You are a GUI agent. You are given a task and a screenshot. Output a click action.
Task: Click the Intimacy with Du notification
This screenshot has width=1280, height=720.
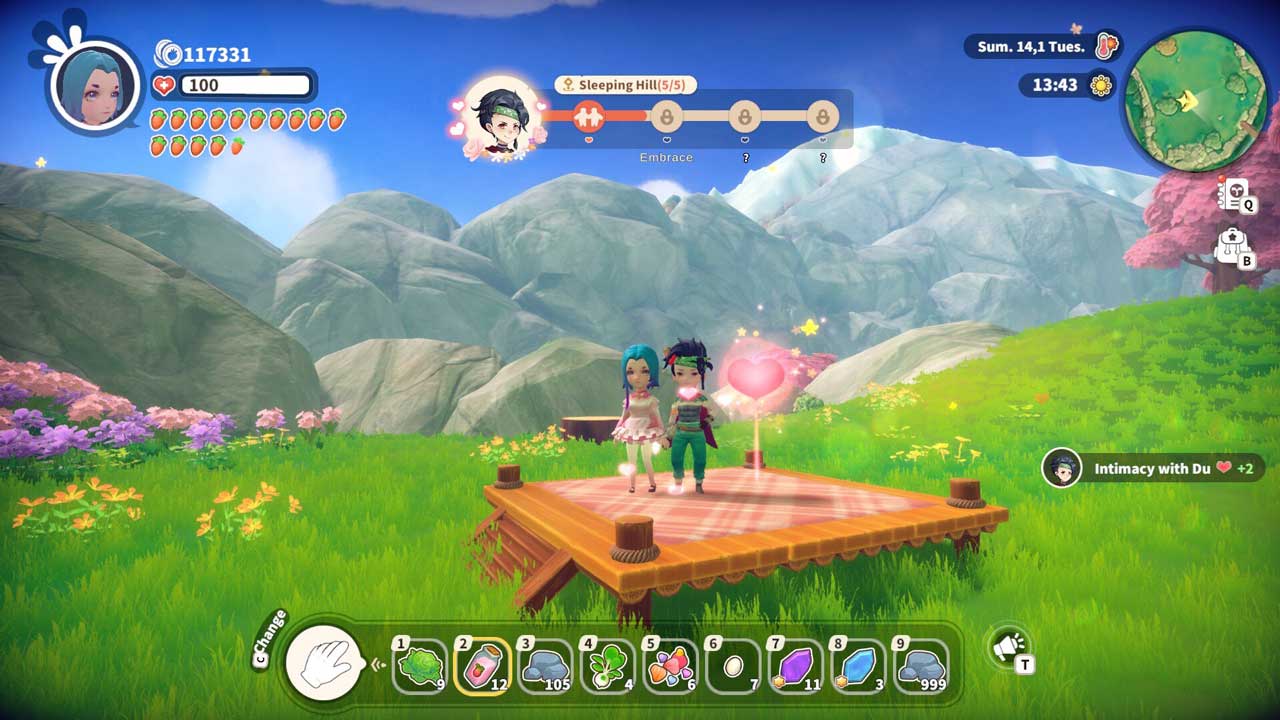pos(1152,468)
